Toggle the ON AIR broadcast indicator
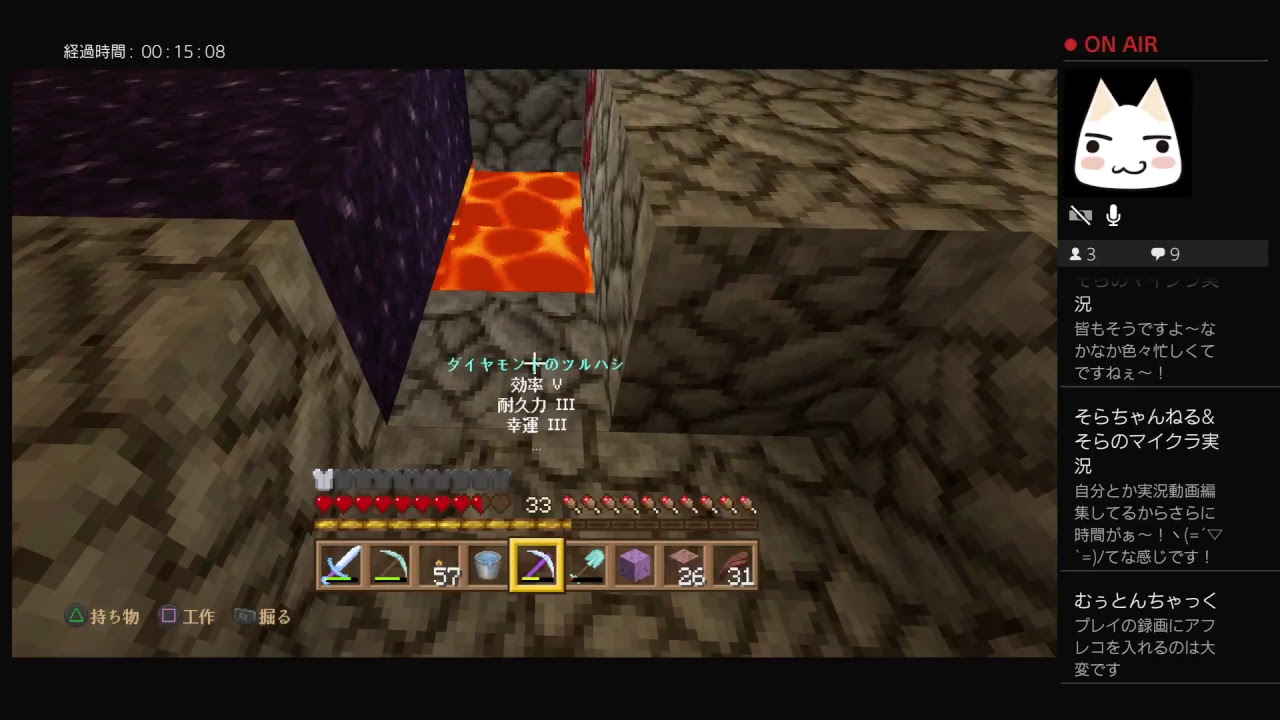 point(1110,44)
